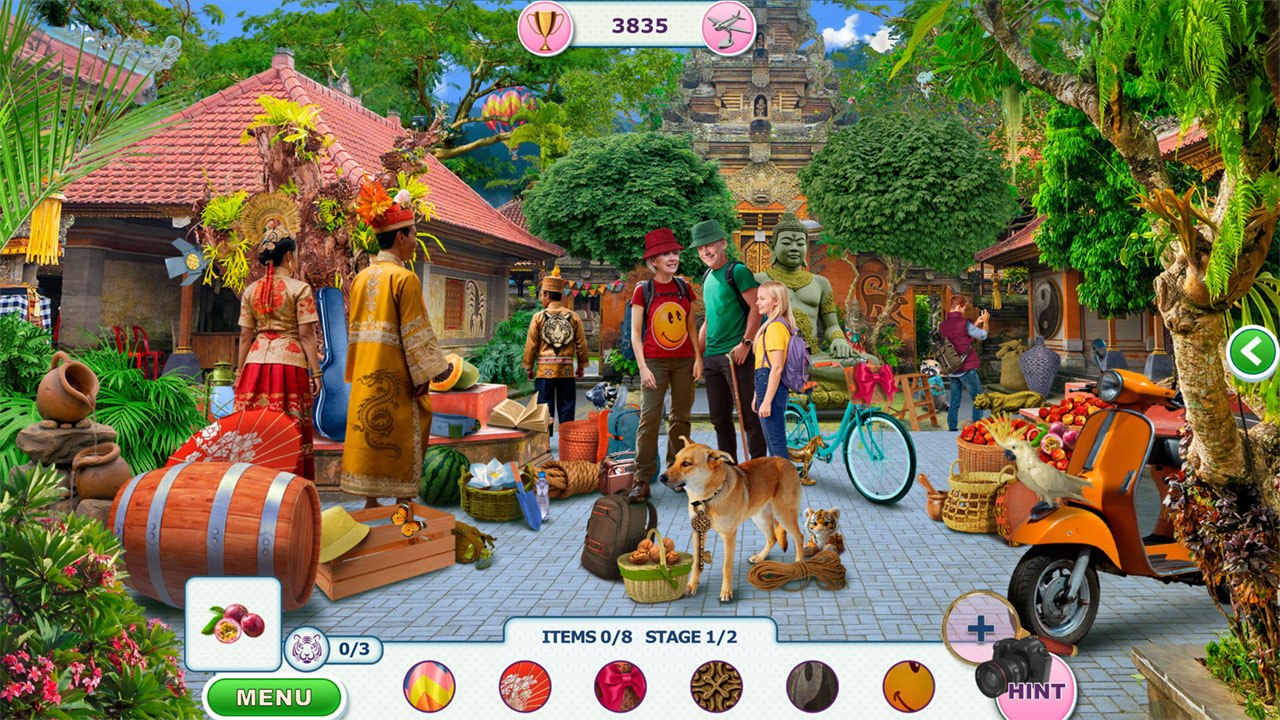The image size is (1280, 720).
Task: Select the orange smiley item clue
Action: click(908, 686)
